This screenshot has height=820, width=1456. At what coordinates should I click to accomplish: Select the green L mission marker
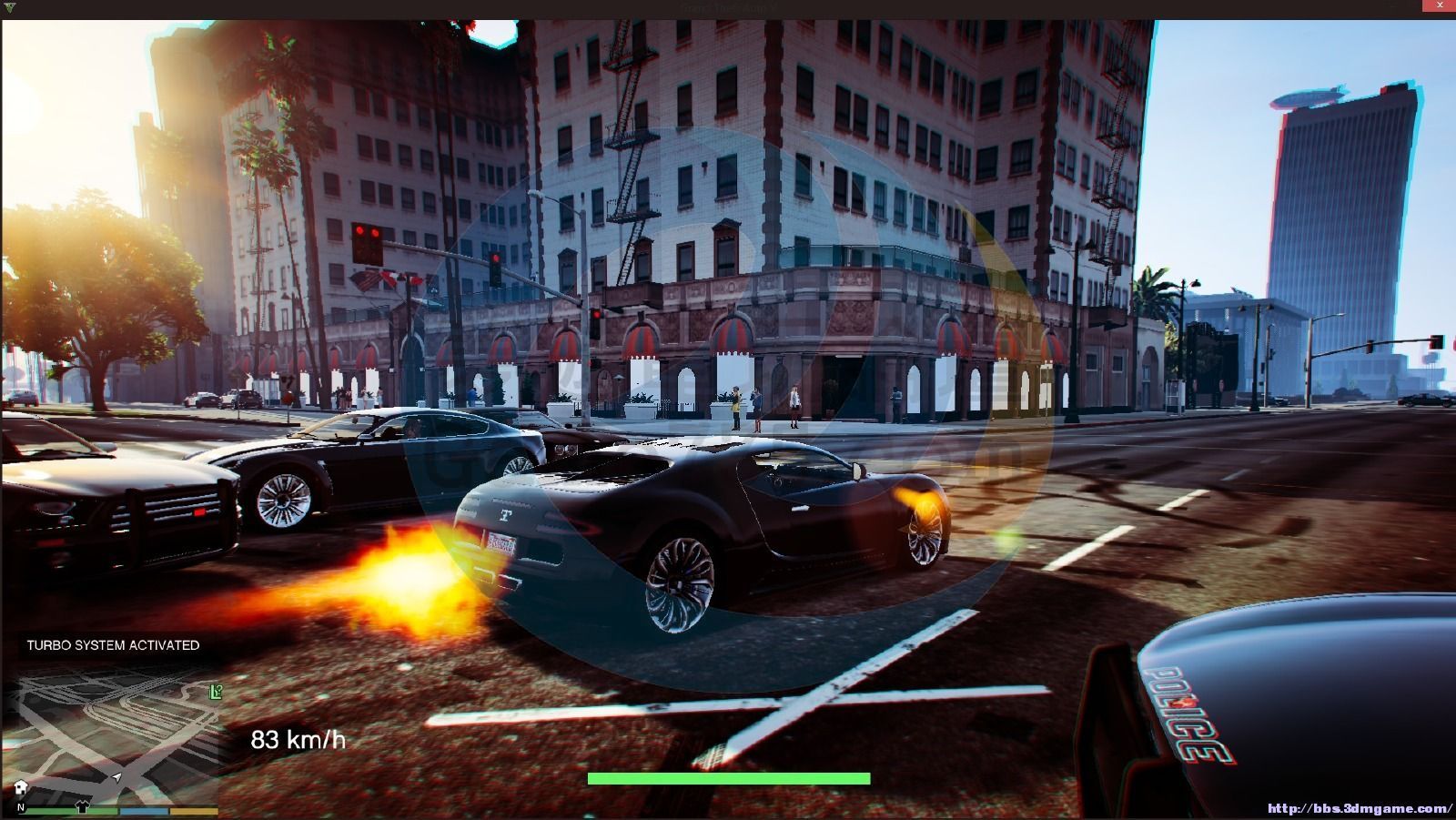[215, 693]
